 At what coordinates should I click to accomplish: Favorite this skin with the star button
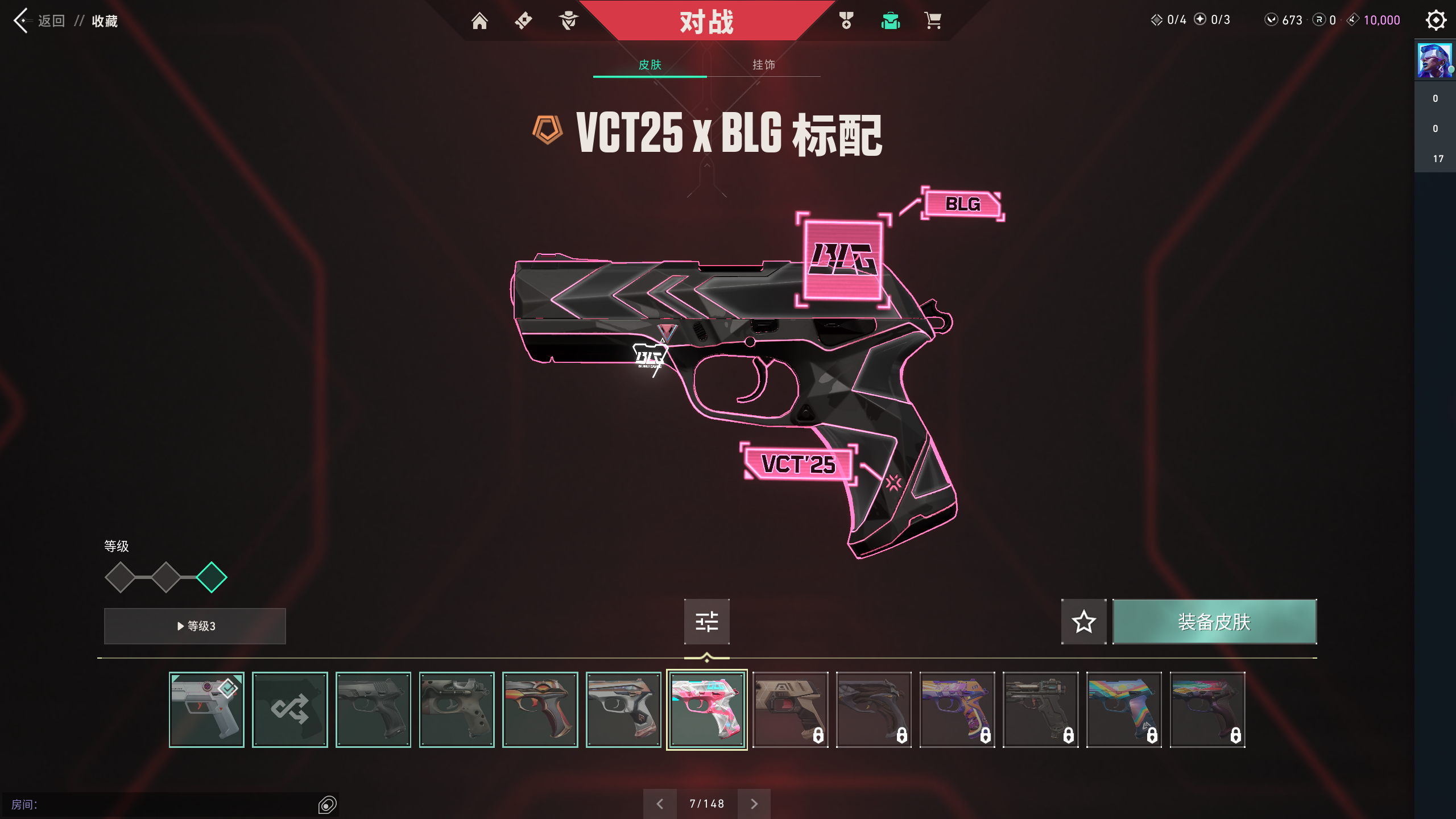(x=1083, y=622)
